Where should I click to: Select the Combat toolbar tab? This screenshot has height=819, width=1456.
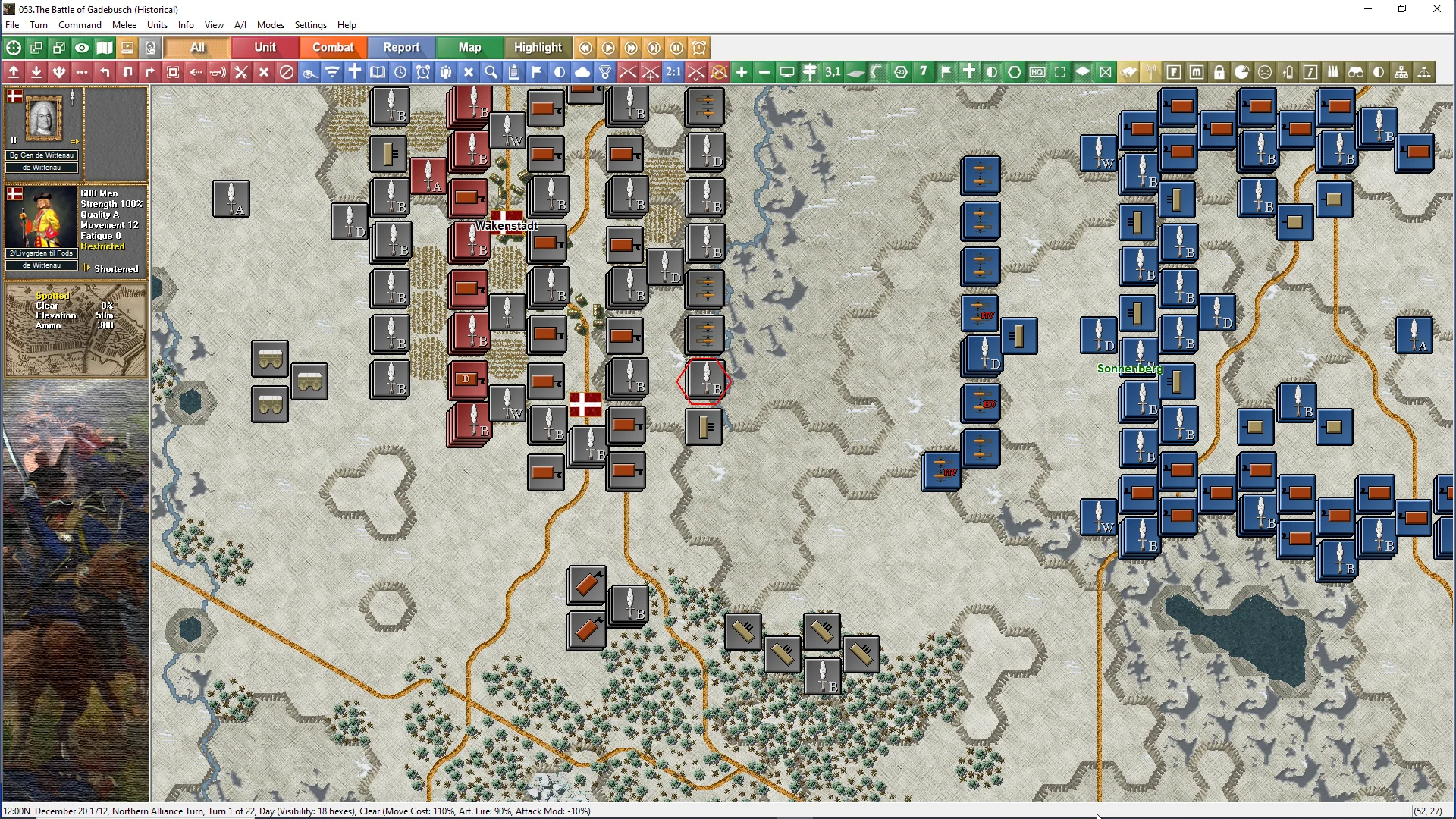(333, 48)
